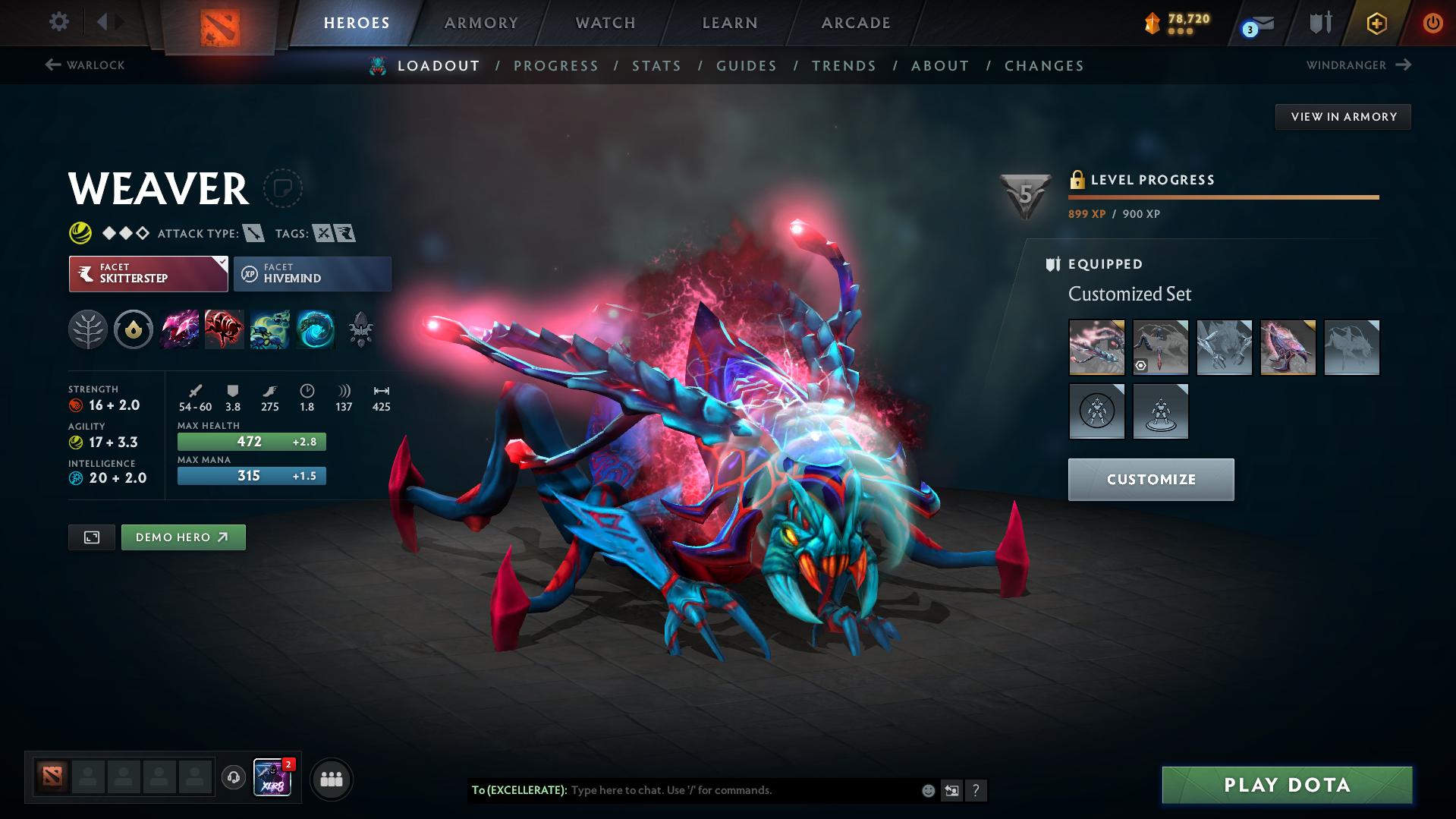
Task: View The Swarm ability icon
Action: pos(270,329)
